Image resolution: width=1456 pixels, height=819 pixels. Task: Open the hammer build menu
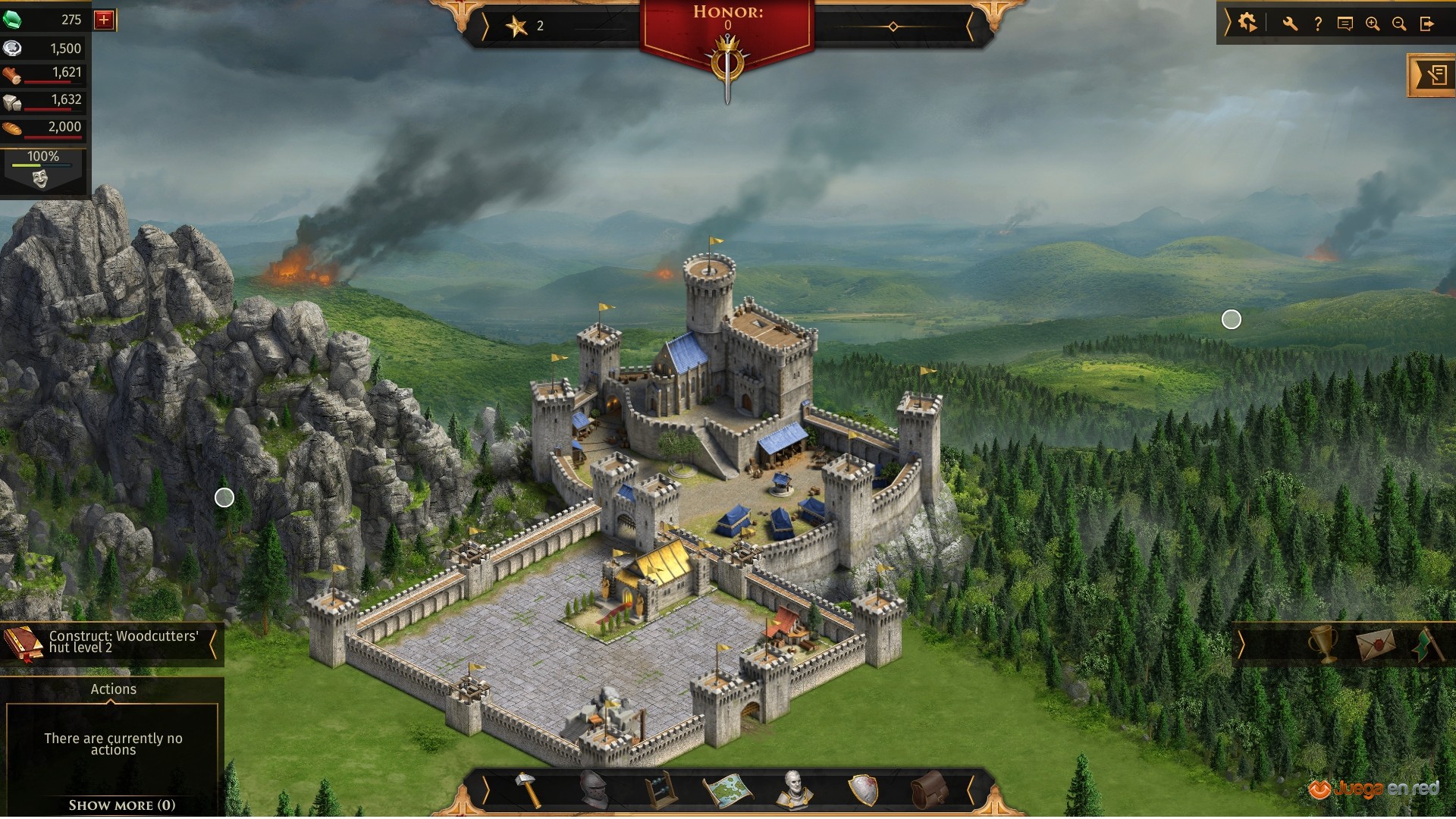point(529,790)
